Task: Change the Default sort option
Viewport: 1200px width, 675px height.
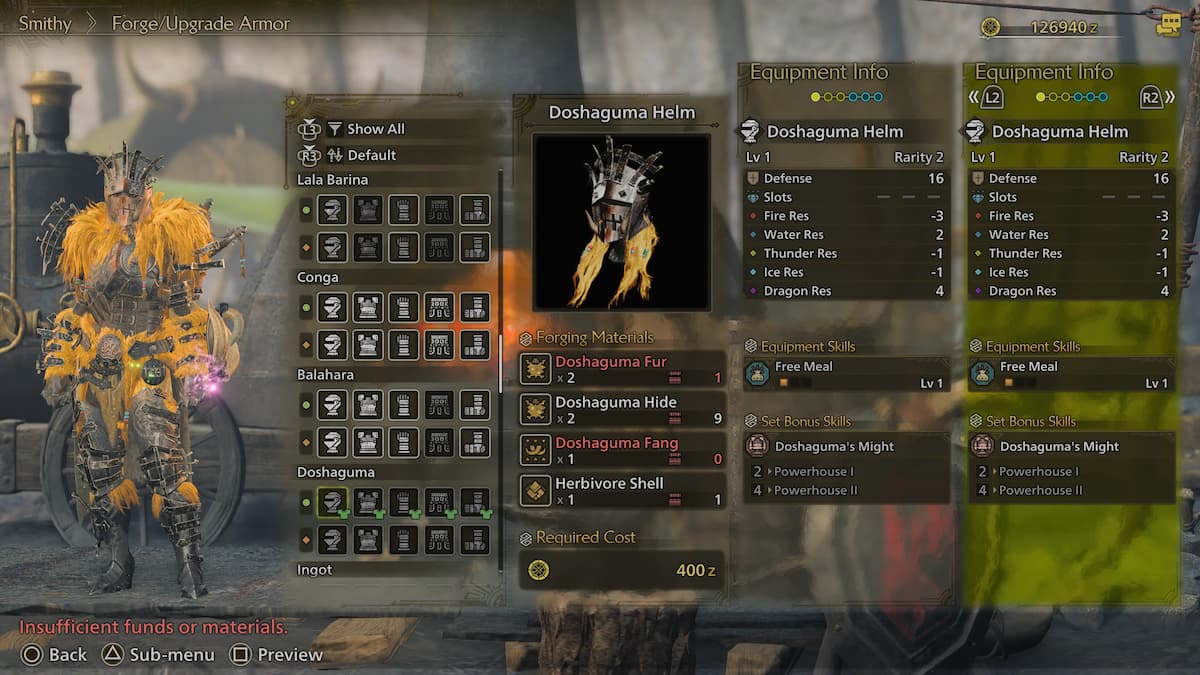Action: (371, 155)
